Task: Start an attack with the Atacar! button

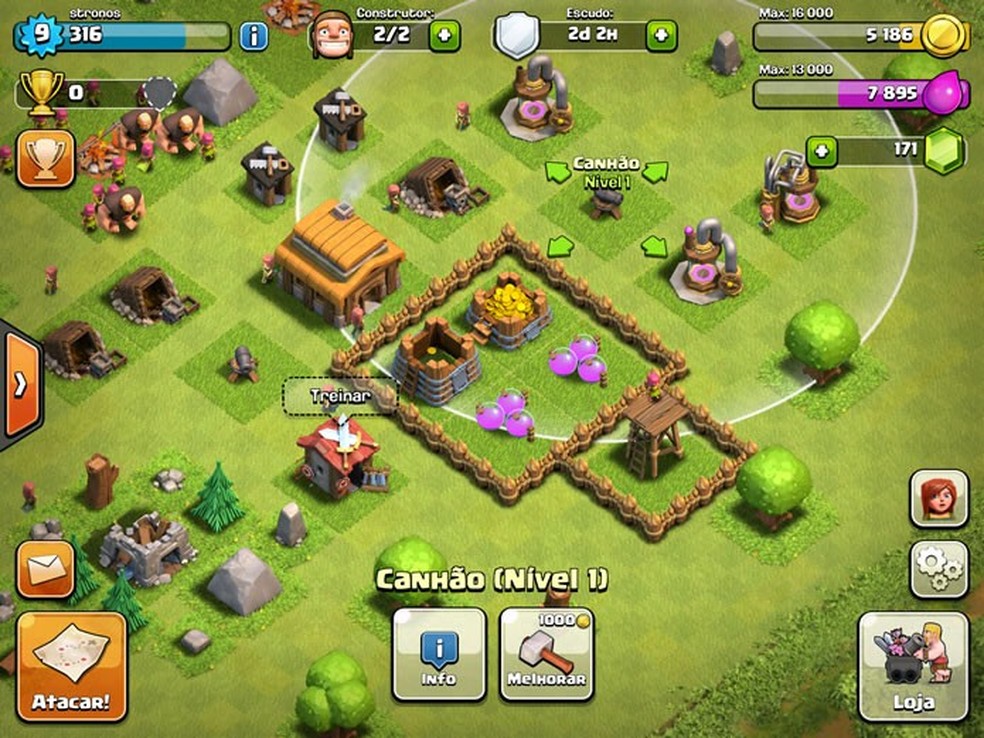Action: [x=71, y=666]
